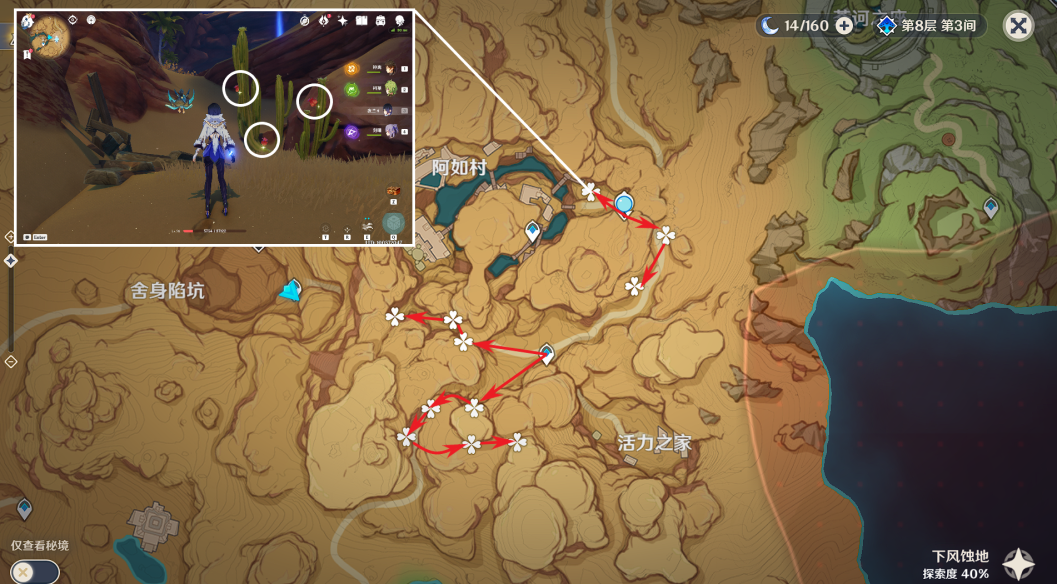Close the map with the X button
The image size is (1057, 584).
(x=1018, y=26)
